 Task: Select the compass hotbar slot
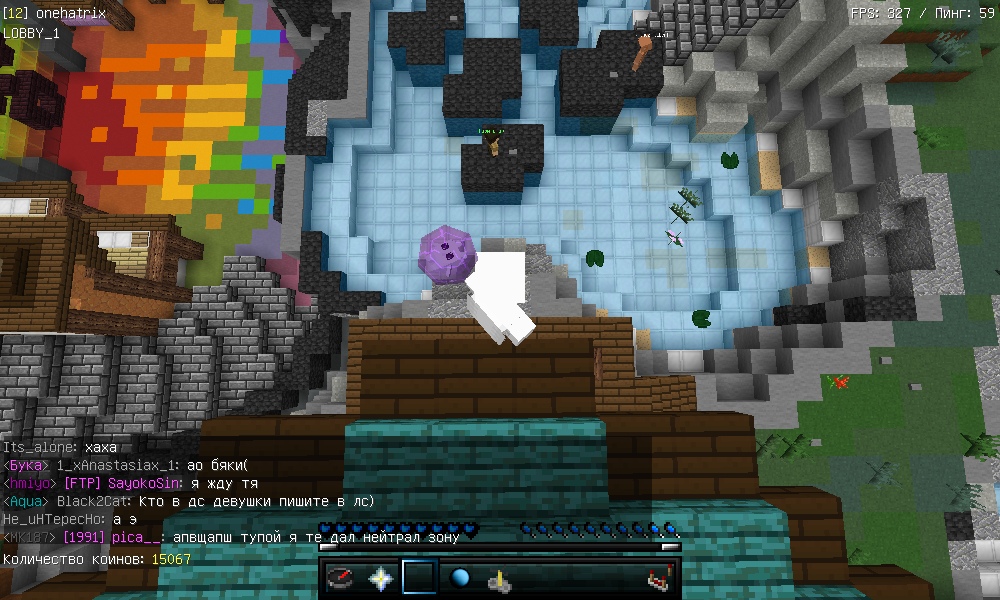pos(340,578)
